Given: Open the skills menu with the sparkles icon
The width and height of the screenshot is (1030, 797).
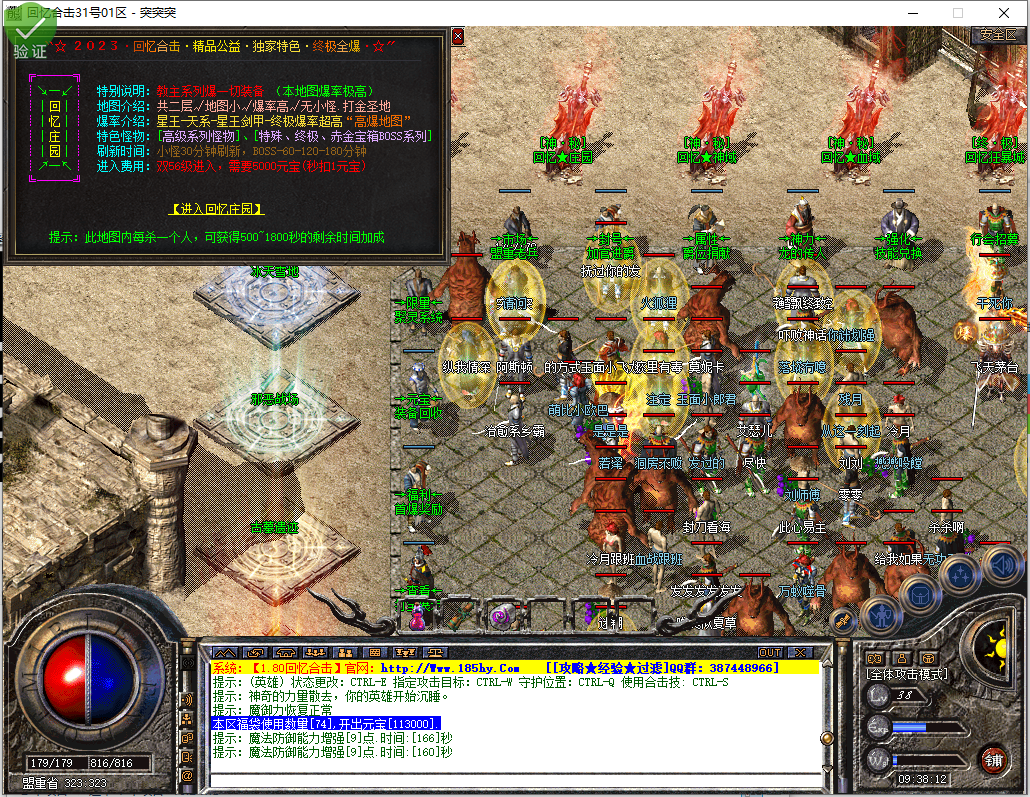Looking at the screenshot, I should click(960, 573).
